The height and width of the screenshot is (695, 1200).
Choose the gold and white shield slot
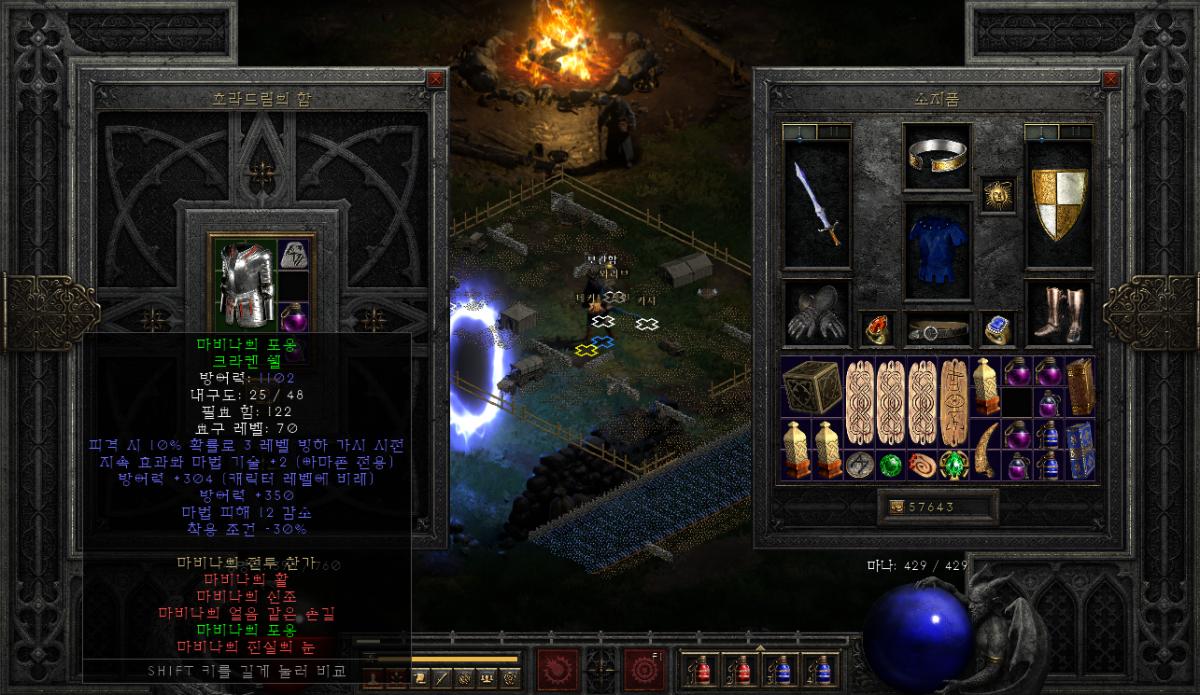pyautogui.click(x=1058, y=205)
